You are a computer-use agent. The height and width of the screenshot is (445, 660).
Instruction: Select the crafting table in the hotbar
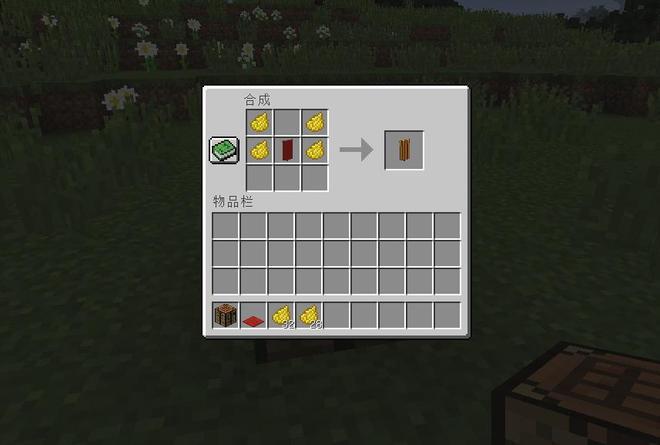[226, 316]
